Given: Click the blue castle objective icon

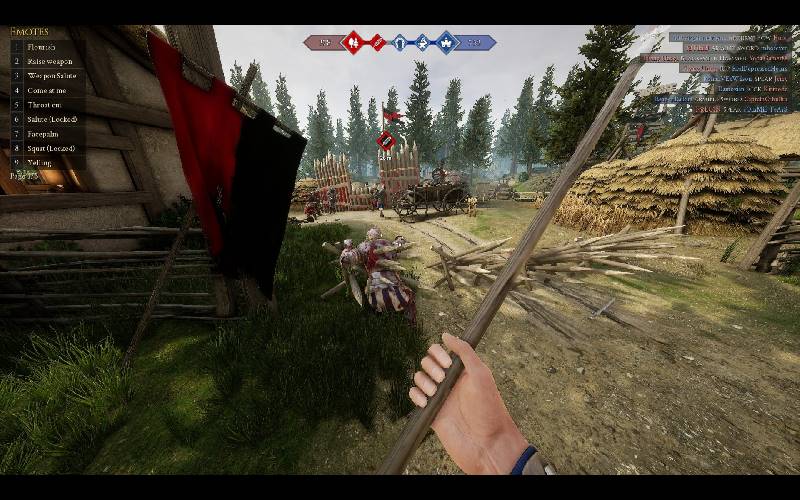Looking at the screenshot, I should pyautogui.click(x=445, y=42).
